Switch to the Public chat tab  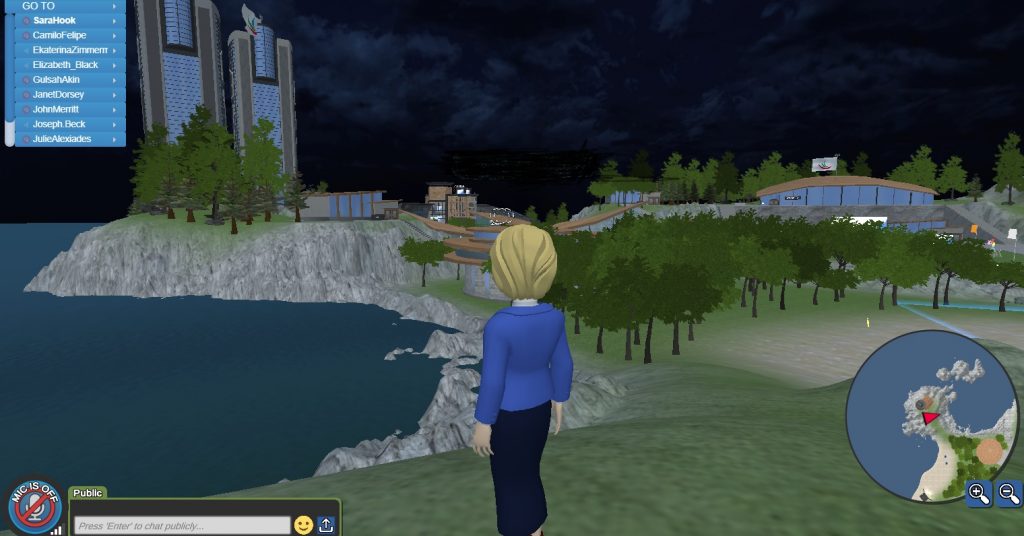pos(88,493)
